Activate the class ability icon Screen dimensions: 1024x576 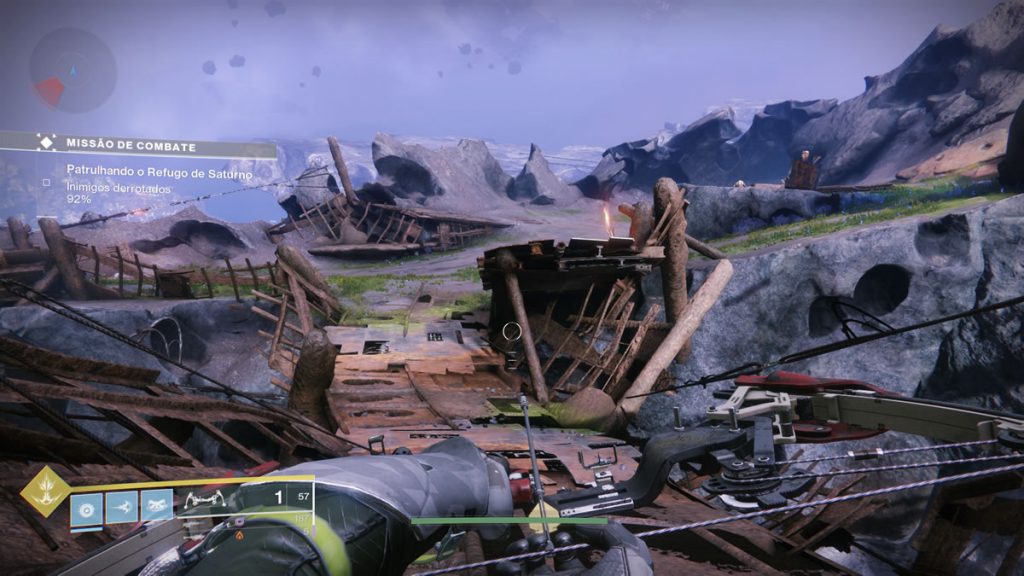156,506
